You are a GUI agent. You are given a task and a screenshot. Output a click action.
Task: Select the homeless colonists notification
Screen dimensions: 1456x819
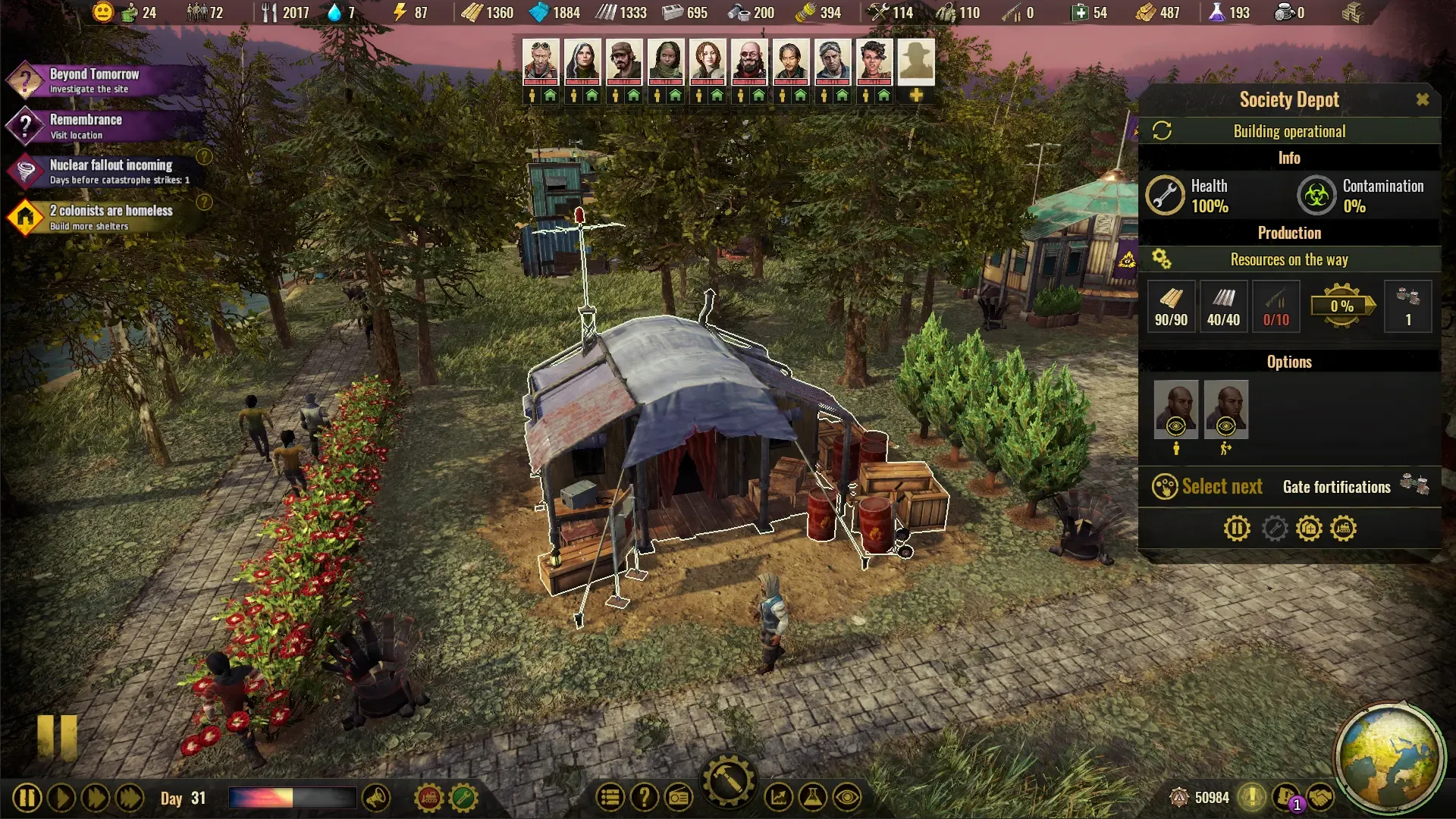click(x=111, y=217)
